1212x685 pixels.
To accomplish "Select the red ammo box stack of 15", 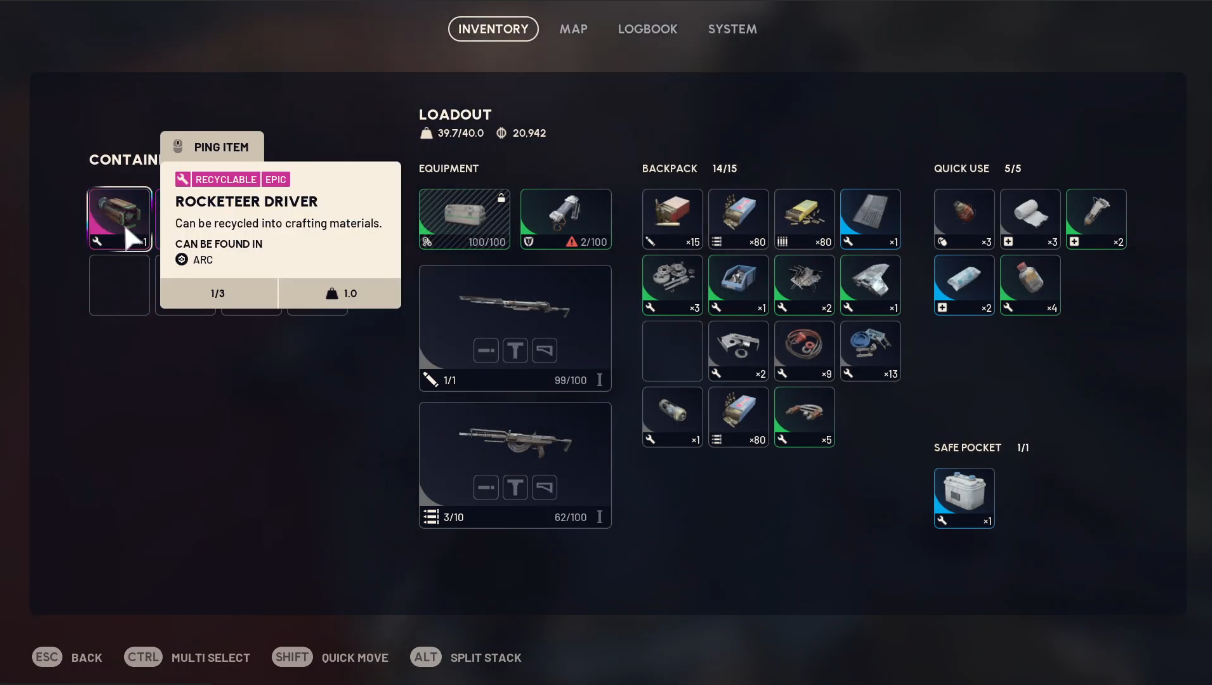I will 672,219.
